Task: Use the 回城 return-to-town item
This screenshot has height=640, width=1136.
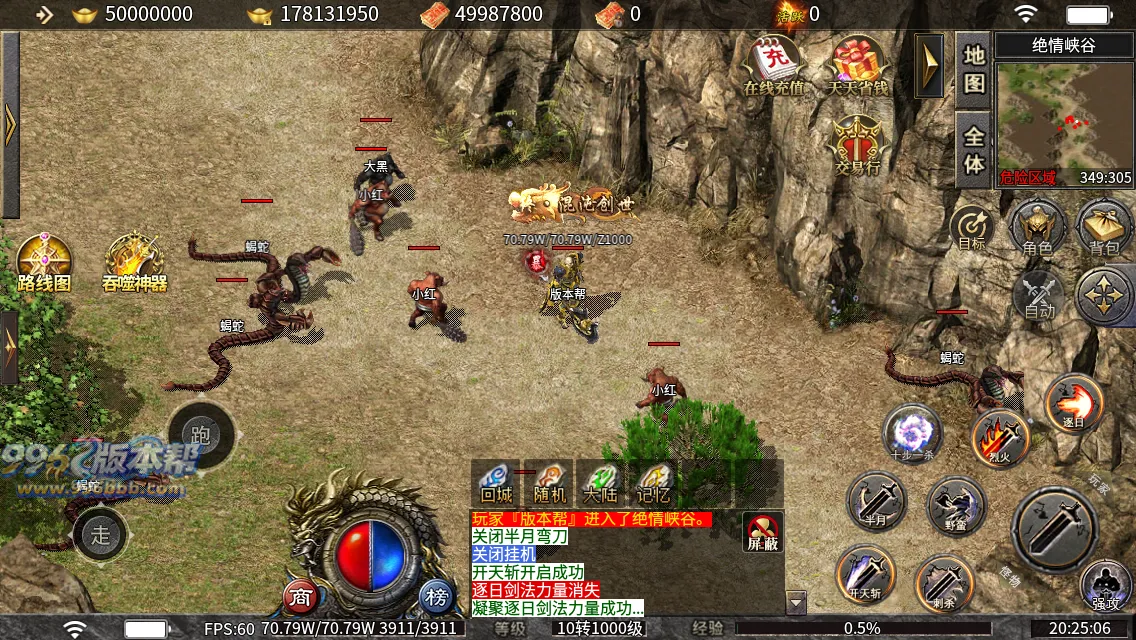Action: (496, 482)
